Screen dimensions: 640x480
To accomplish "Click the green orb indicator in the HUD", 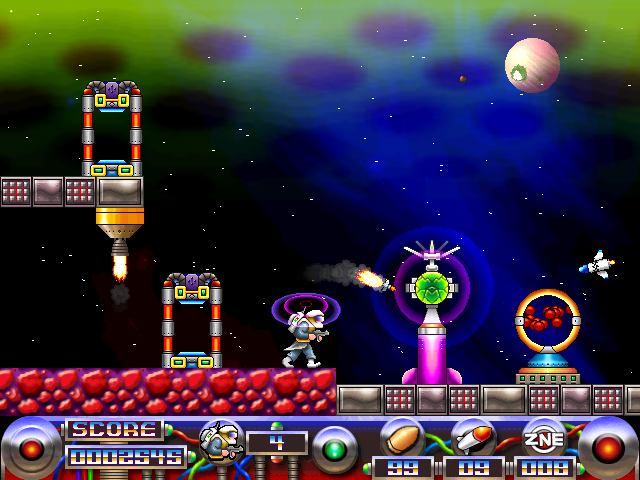I will (336, 447).
